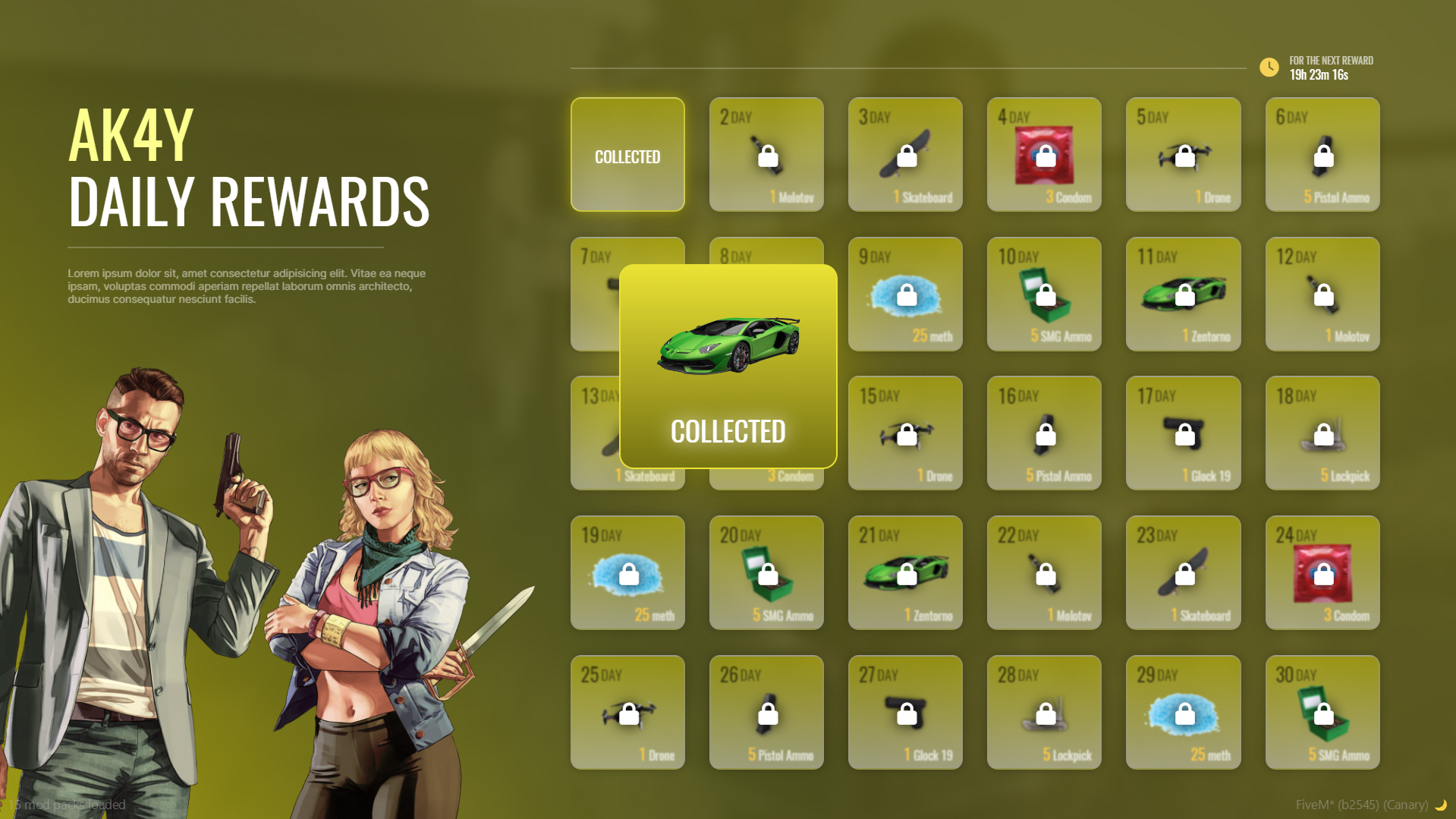The width and height of the screenshot is (1456, 819).
Task: Select the Day 27 Glock 19 reward
Action: tap(905, 712)
